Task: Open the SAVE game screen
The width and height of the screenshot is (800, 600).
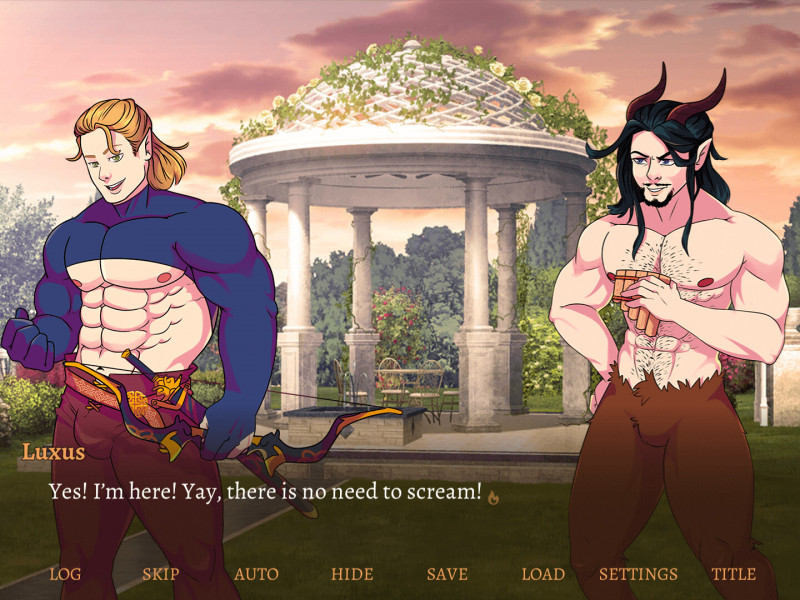Action: tap(447, 574)
